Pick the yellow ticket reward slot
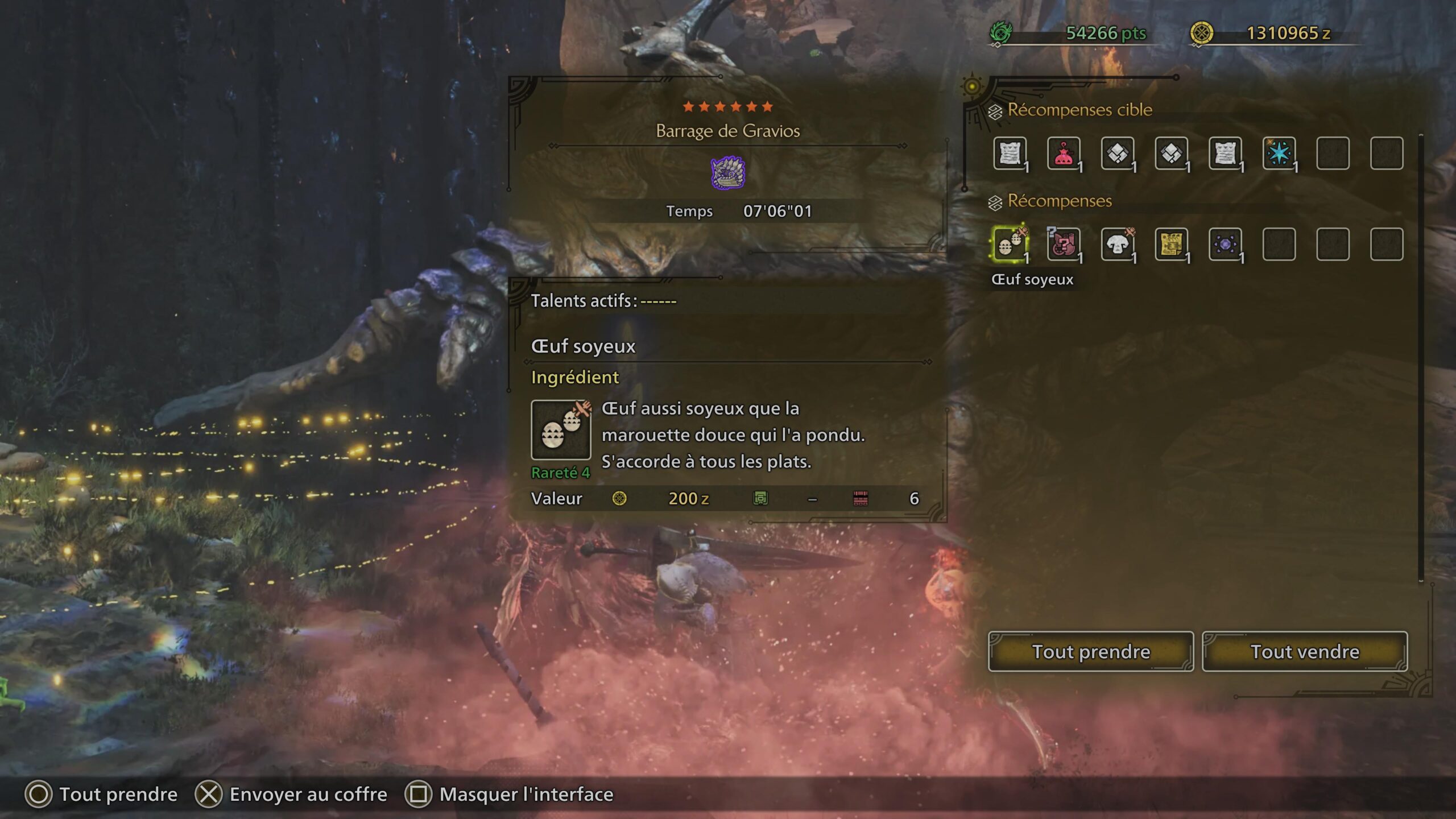This screenshot has height=819, width=1456. [1171, 245]
